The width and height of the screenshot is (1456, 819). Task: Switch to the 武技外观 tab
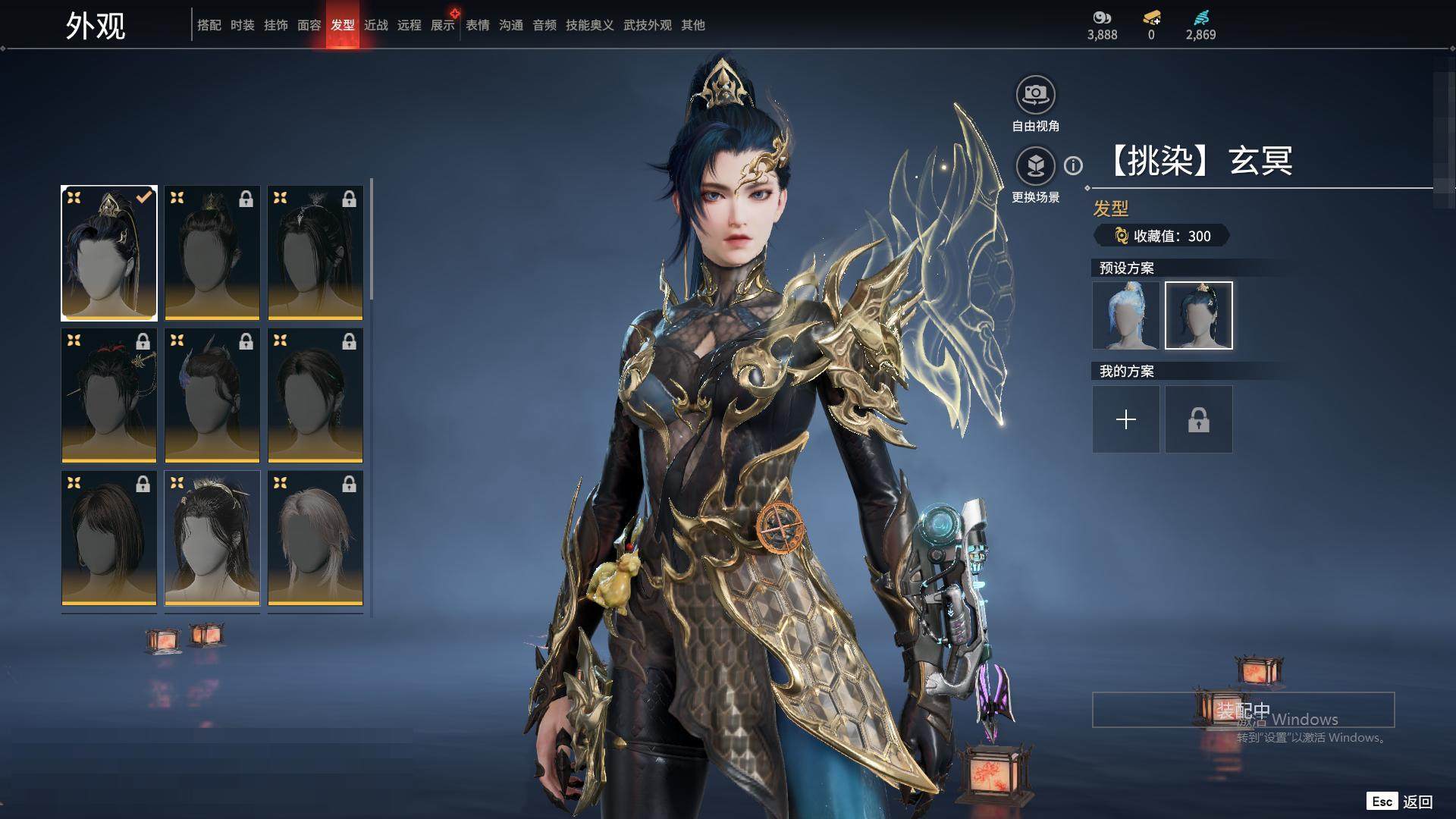648,25
